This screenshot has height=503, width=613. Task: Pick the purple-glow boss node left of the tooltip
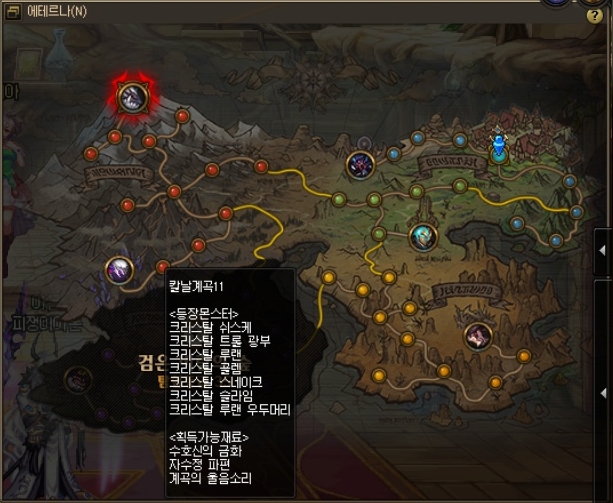(119, 269)
